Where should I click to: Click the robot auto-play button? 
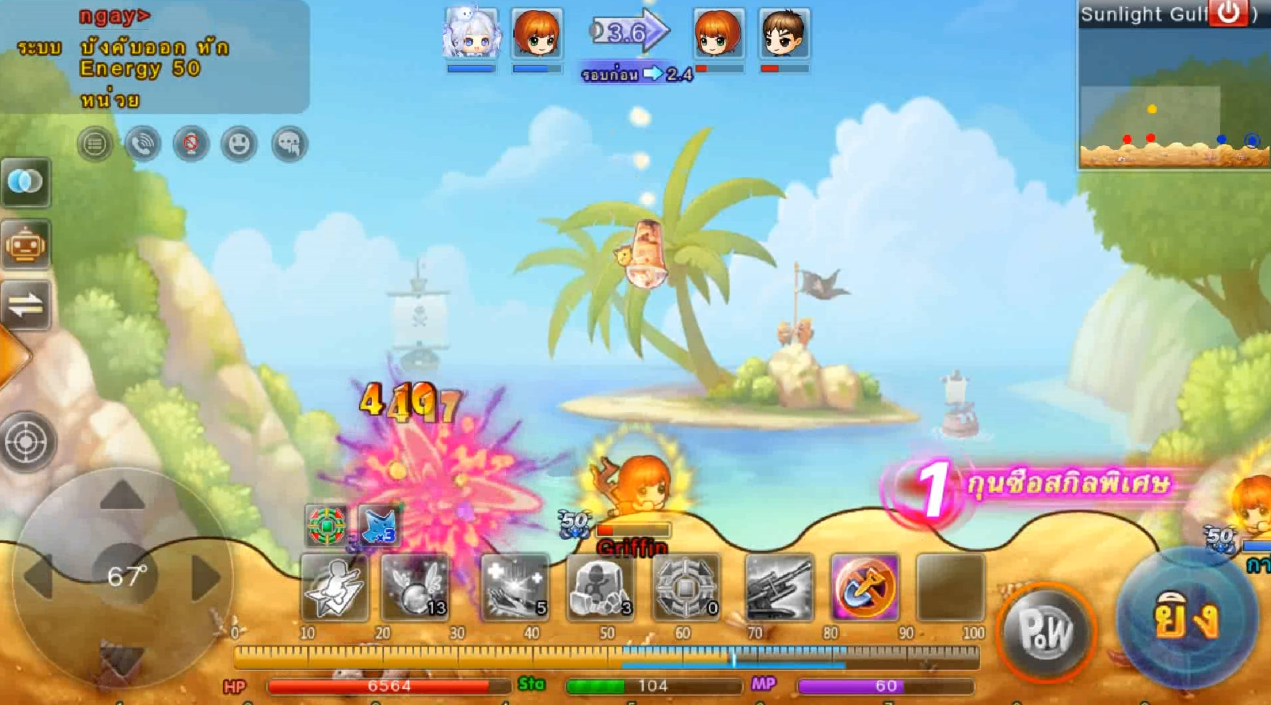[x=26, y=244]
